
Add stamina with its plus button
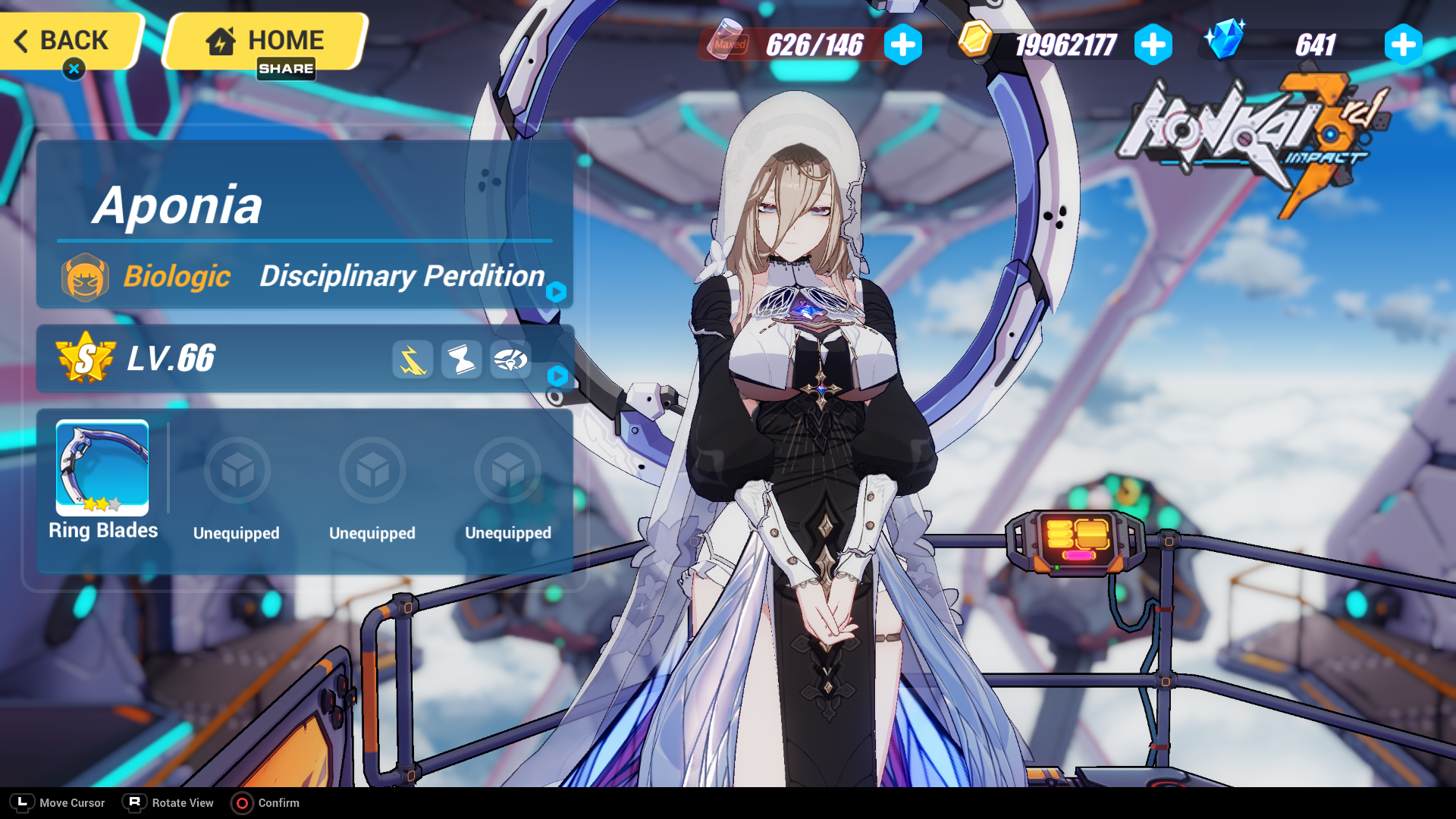point(902,45)
